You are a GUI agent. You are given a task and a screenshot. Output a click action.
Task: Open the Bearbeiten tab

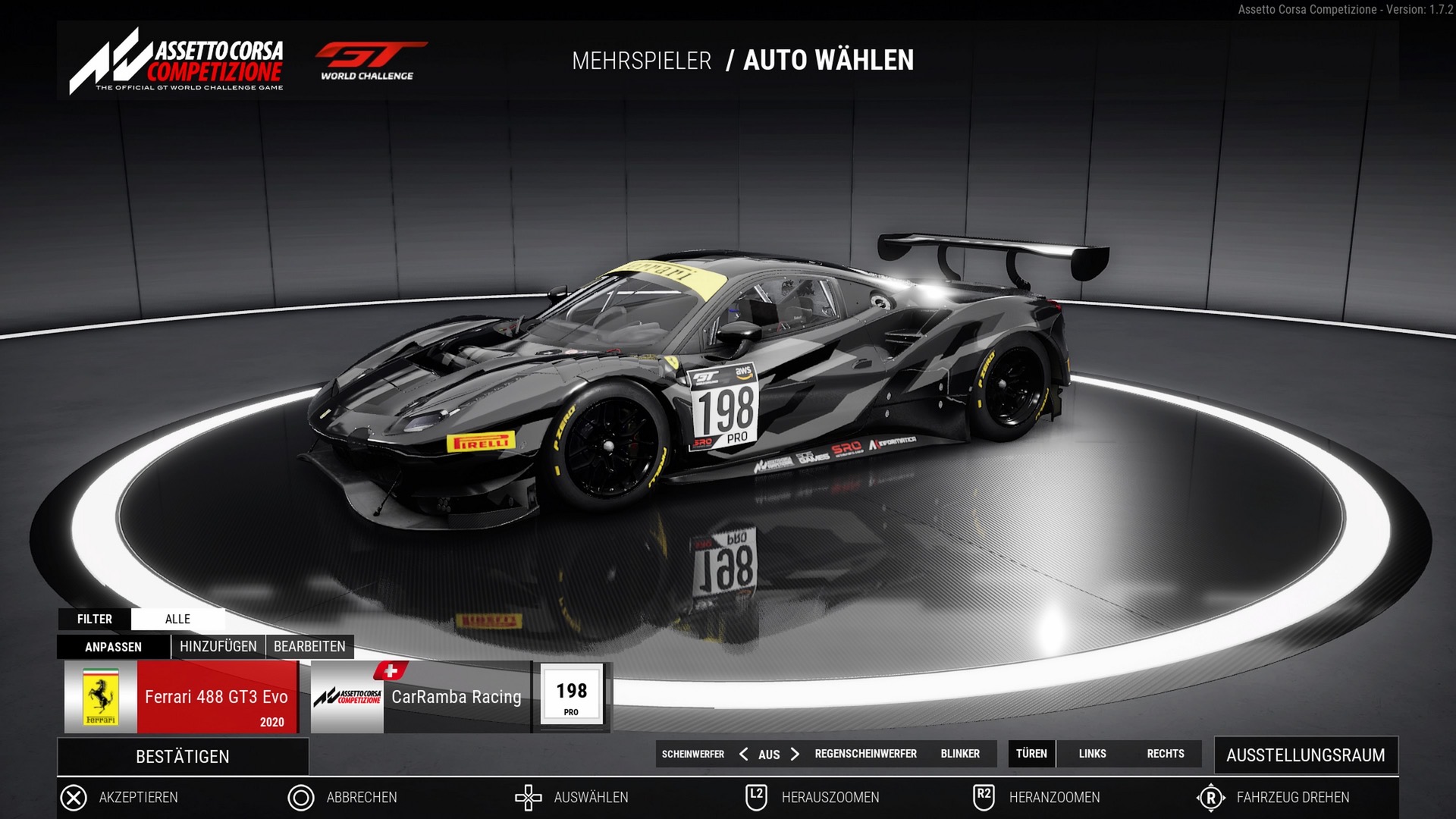click(x=309, y=647)
